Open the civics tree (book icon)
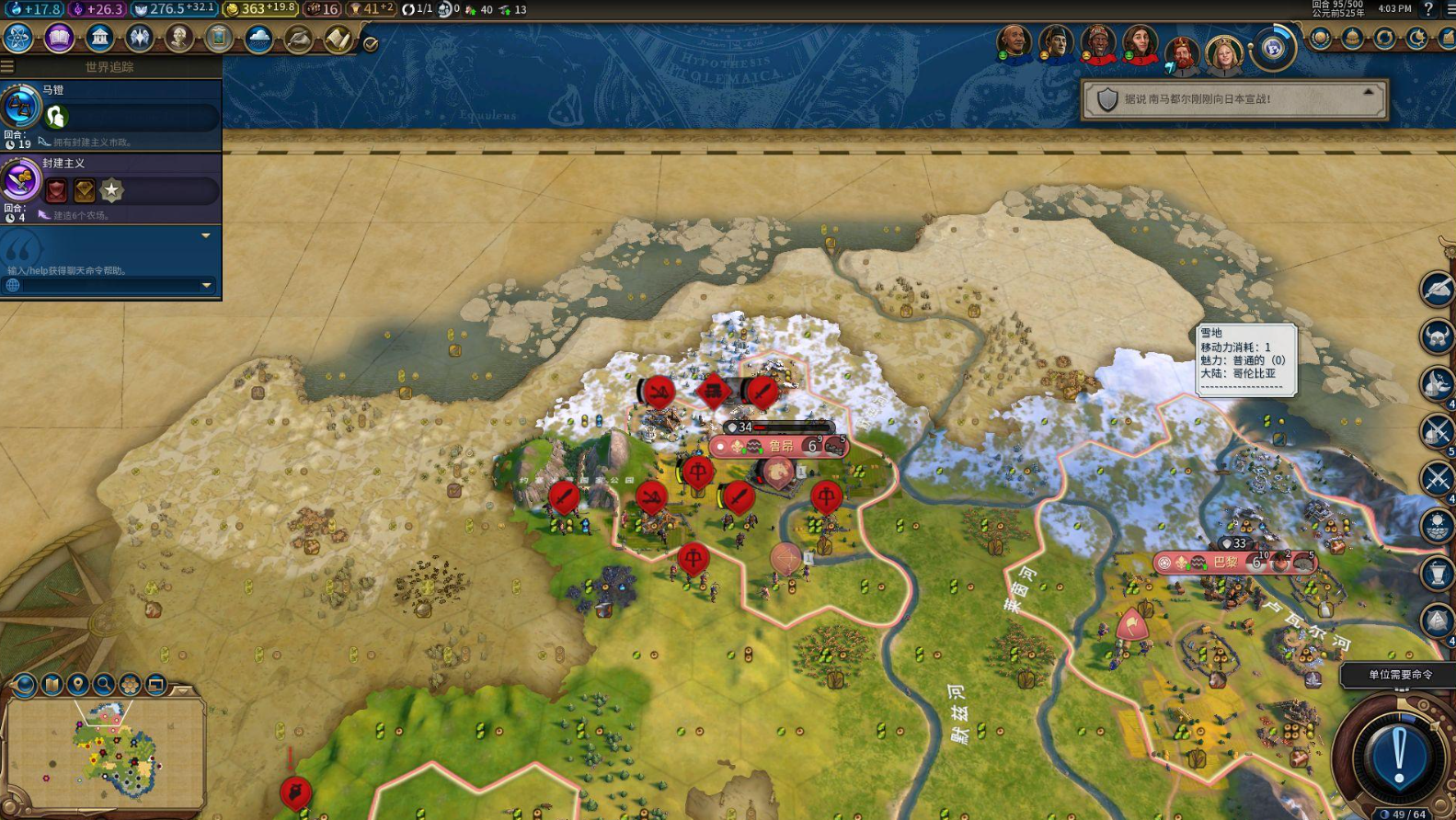 click(x=59, y=39)
